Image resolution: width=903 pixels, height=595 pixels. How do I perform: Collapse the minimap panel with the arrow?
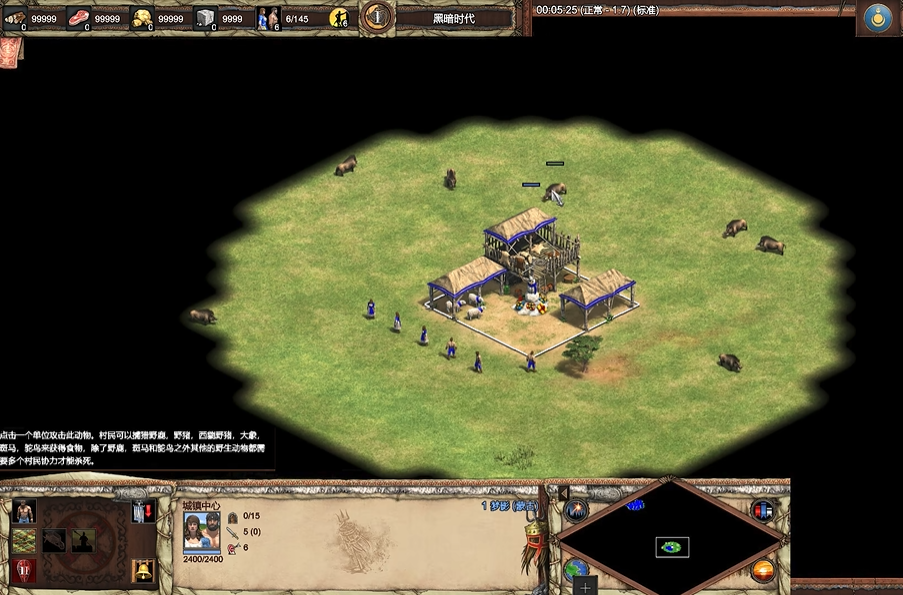click(x=563, y=492)
